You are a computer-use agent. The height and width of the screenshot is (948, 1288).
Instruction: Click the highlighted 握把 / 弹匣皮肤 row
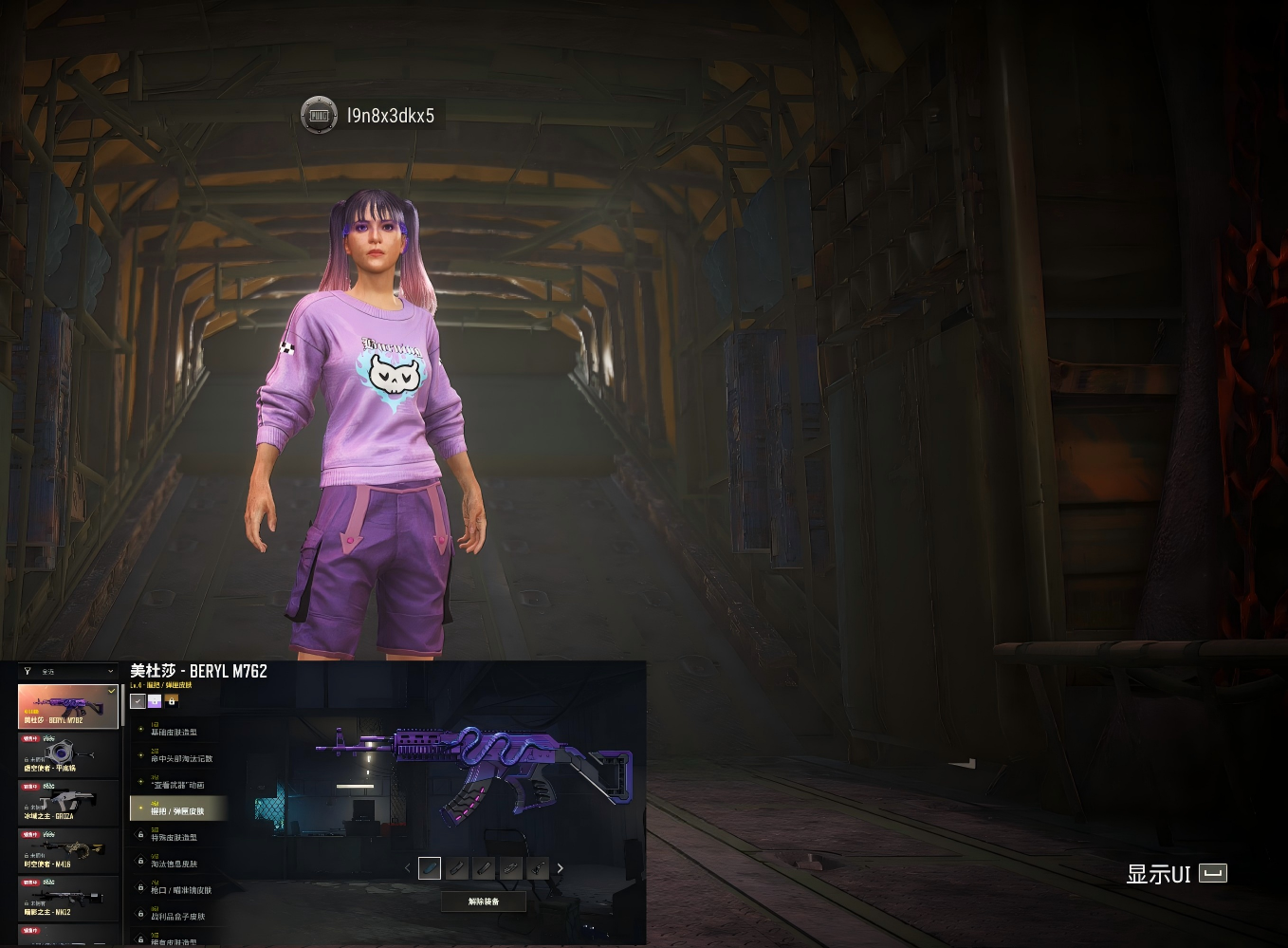tap(178, 809)
